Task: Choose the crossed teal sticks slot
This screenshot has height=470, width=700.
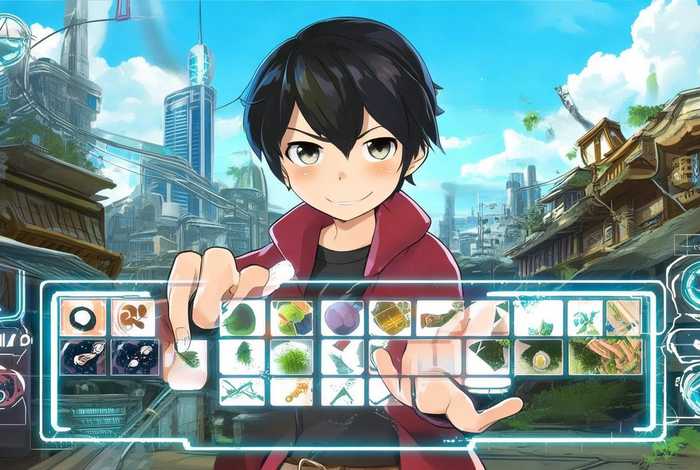Action: [x=242, y=391]
